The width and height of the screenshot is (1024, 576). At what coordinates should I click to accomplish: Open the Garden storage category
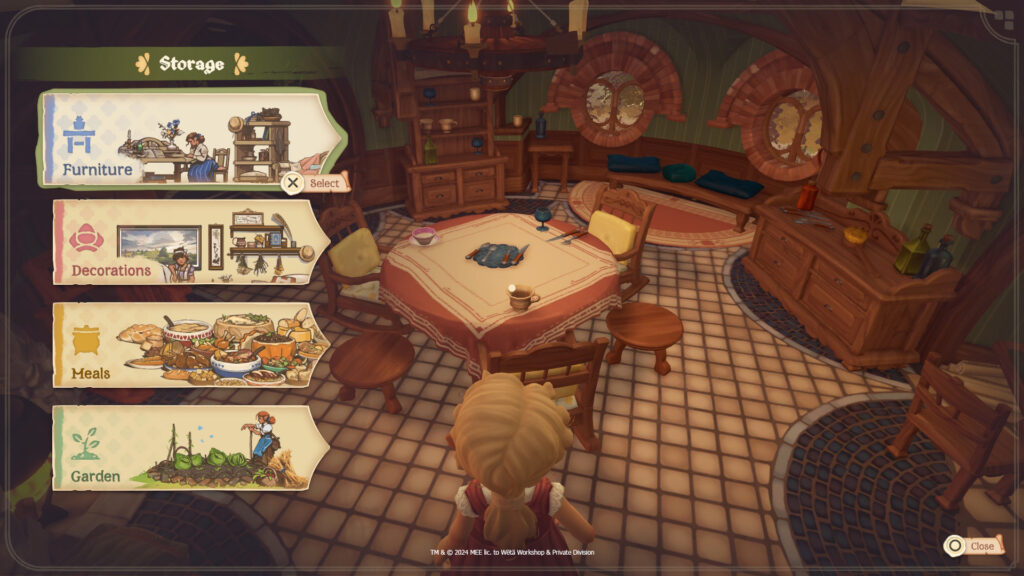click(x=190, y=447)
